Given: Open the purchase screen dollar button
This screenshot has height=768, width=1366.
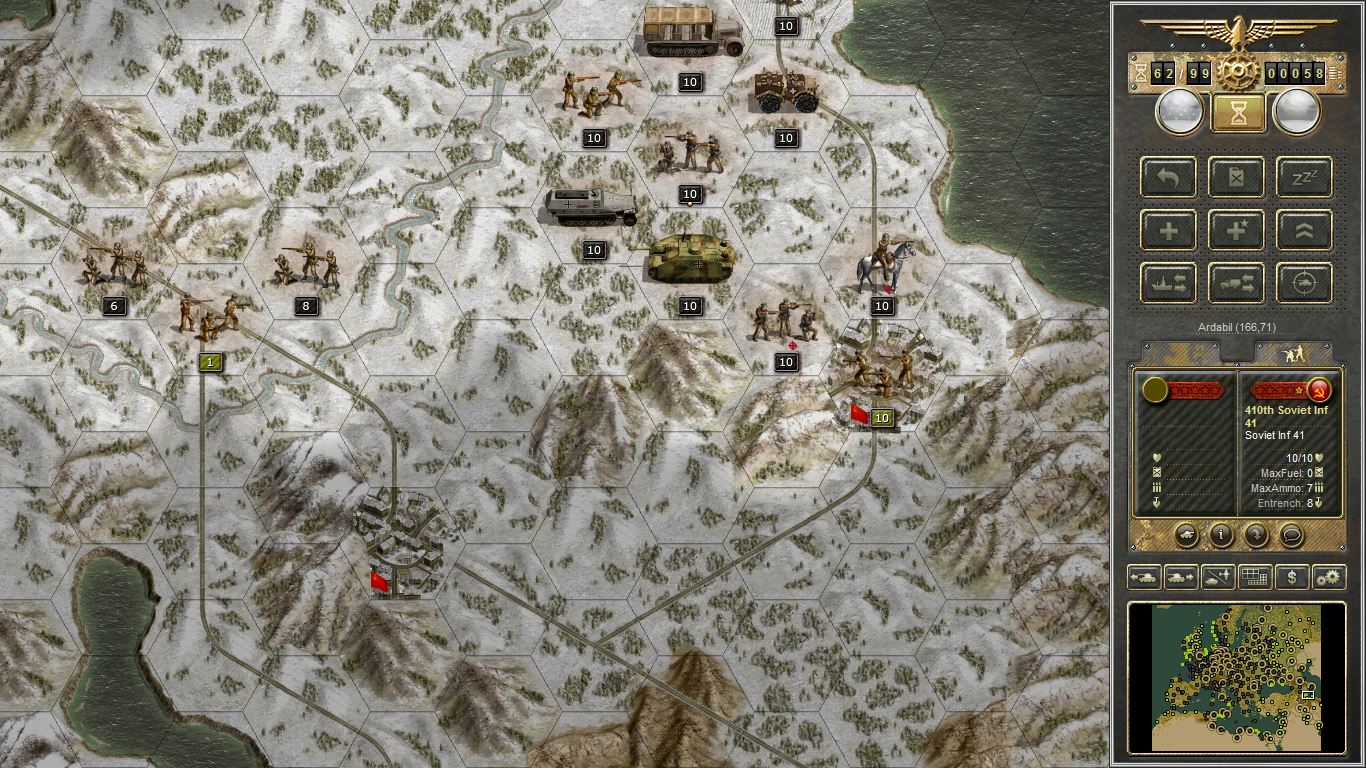Looking at the screenshot, I should (1292, 577).
